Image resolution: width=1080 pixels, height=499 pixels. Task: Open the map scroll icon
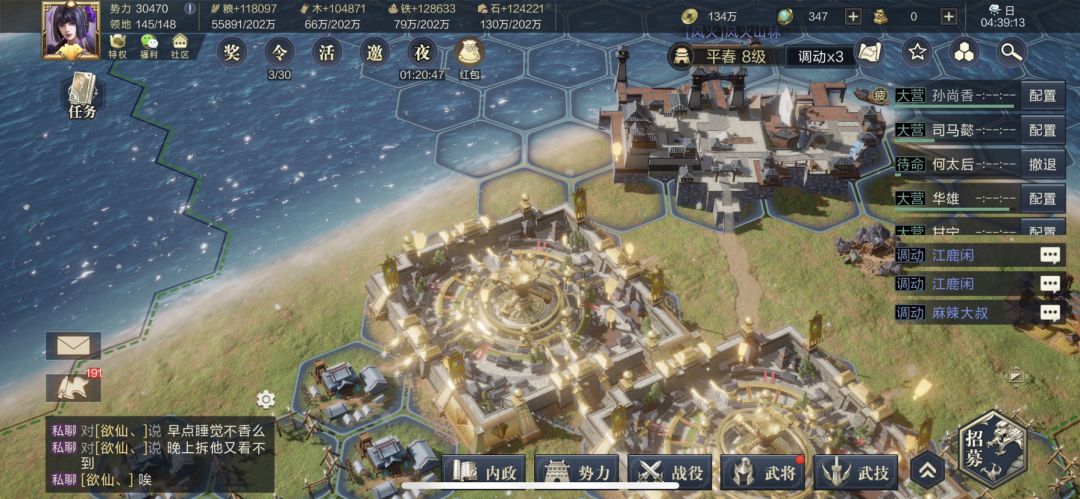869,52
